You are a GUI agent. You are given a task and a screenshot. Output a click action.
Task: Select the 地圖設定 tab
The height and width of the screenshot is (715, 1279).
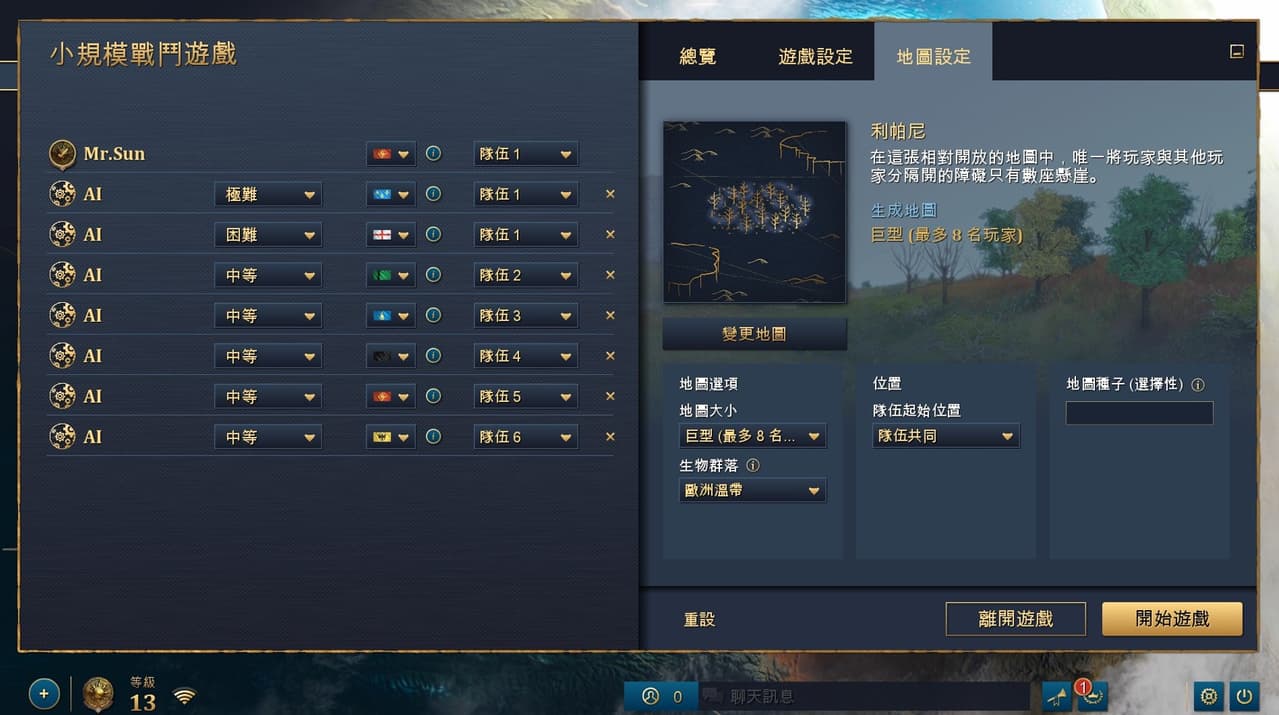click(933, 57)
